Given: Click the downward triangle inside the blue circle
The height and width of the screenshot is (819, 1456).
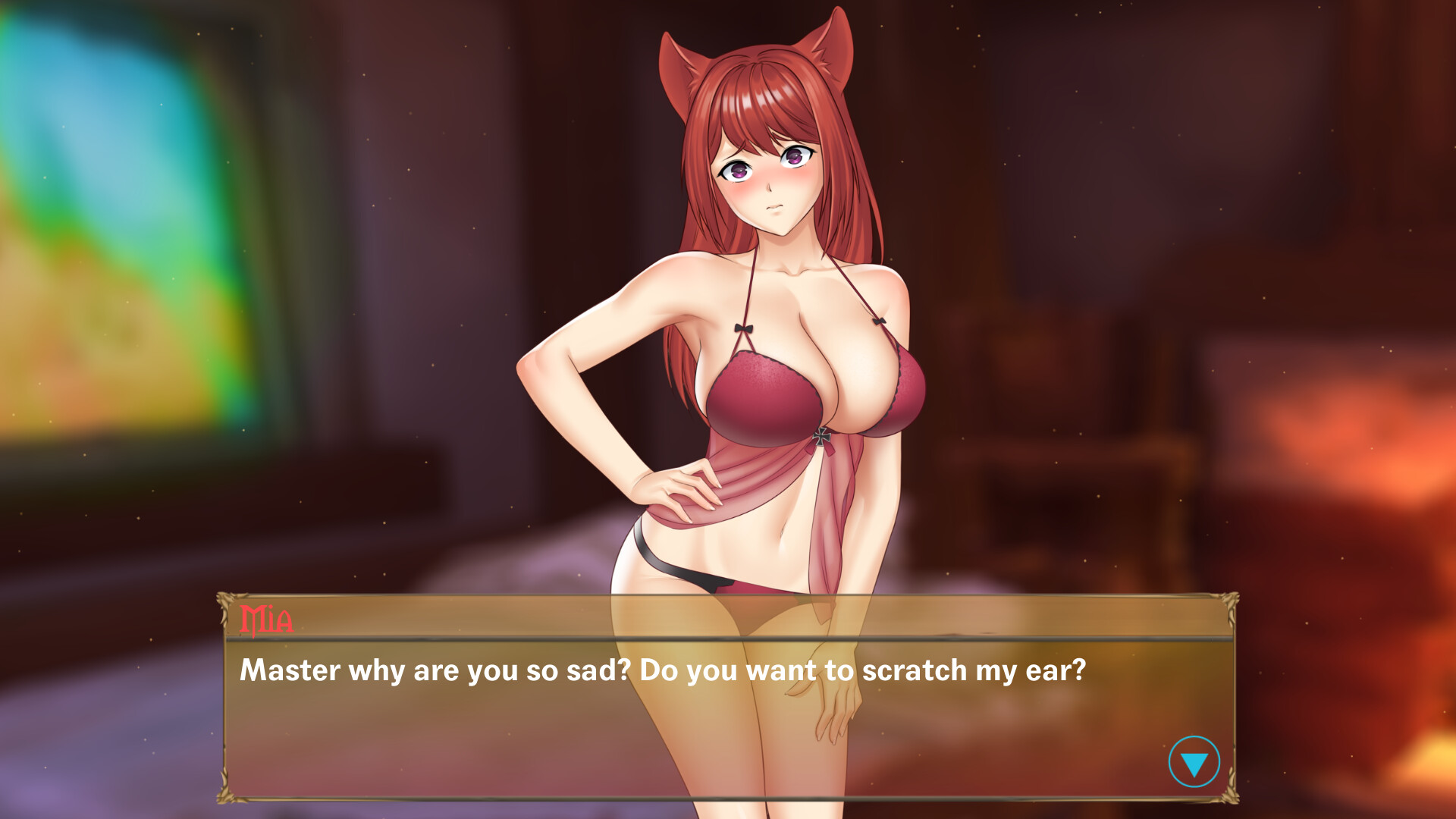Looking at the screenshot, I should pyautogui.click(x=1193, y=763).
